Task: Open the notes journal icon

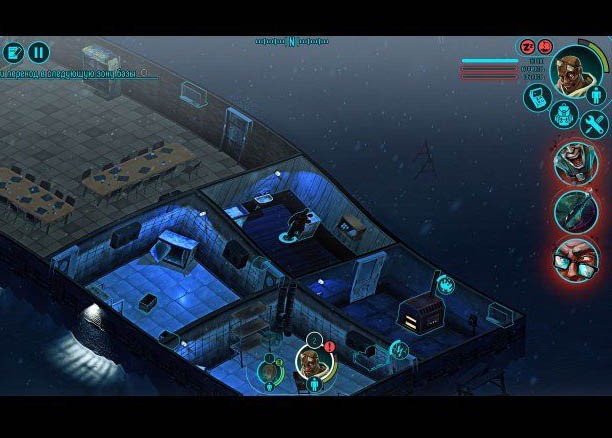Action: (13, 52)
